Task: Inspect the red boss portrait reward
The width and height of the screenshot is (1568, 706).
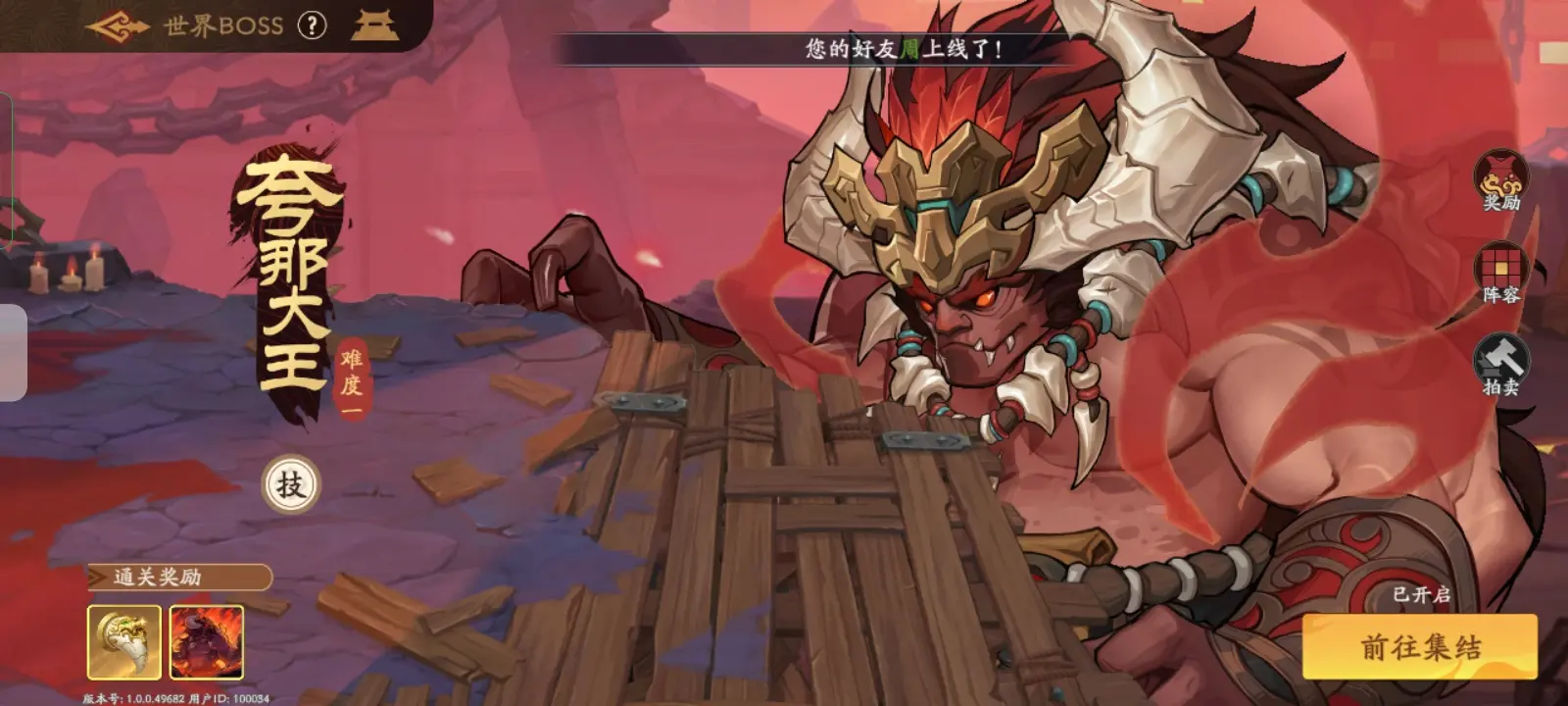Action: [x=207, y=642]
